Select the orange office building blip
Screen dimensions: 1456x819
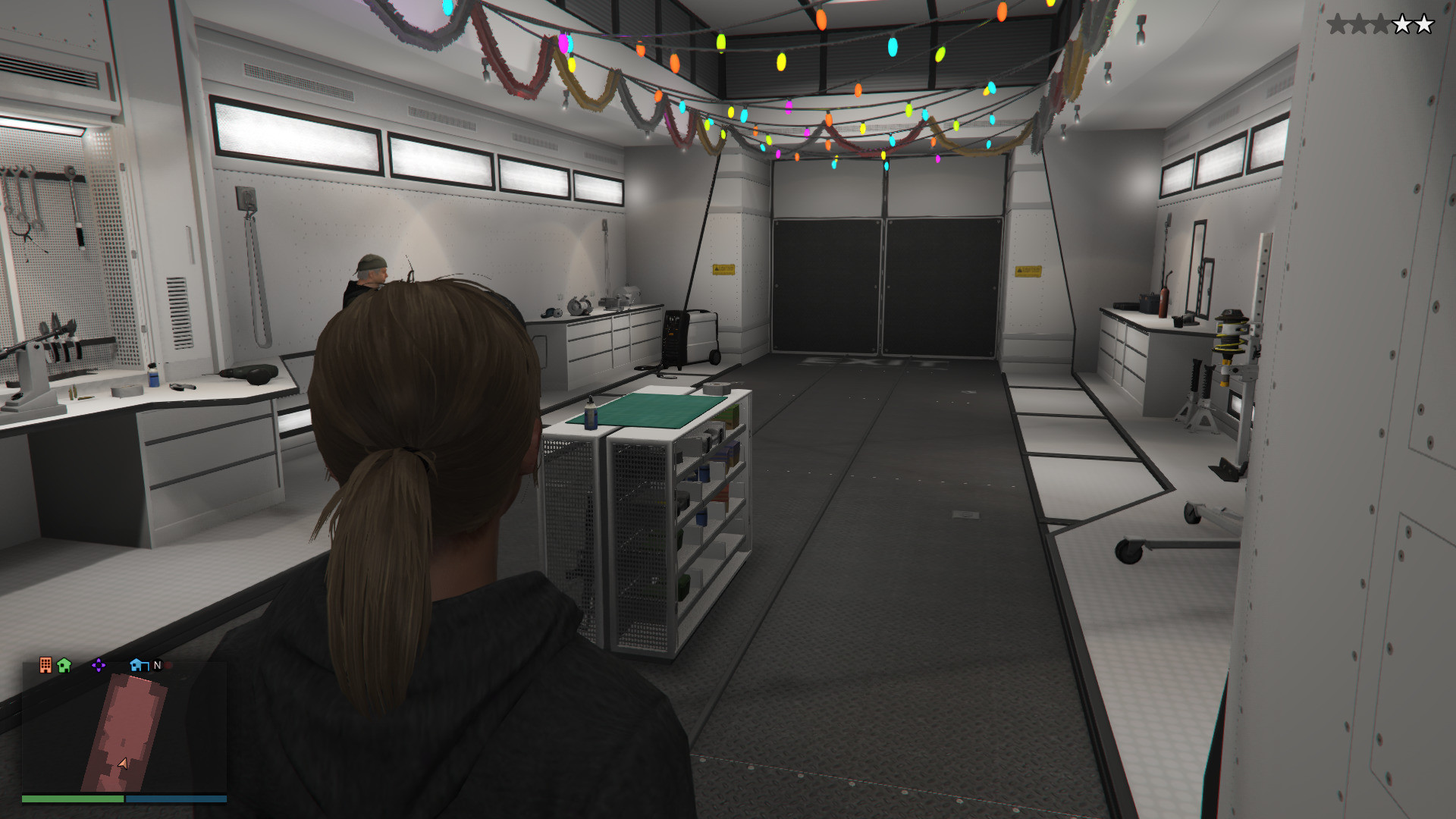45,665
